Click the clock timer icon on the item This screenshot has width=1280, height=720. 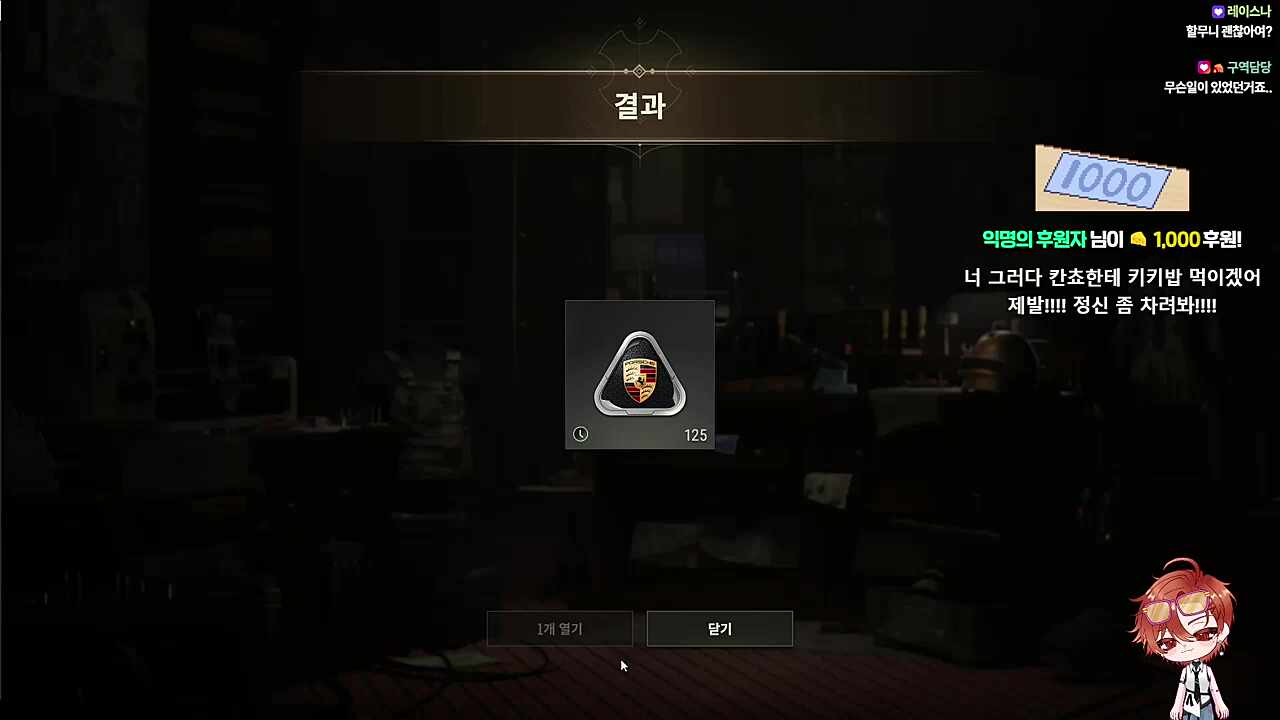(x=581, y=434)
